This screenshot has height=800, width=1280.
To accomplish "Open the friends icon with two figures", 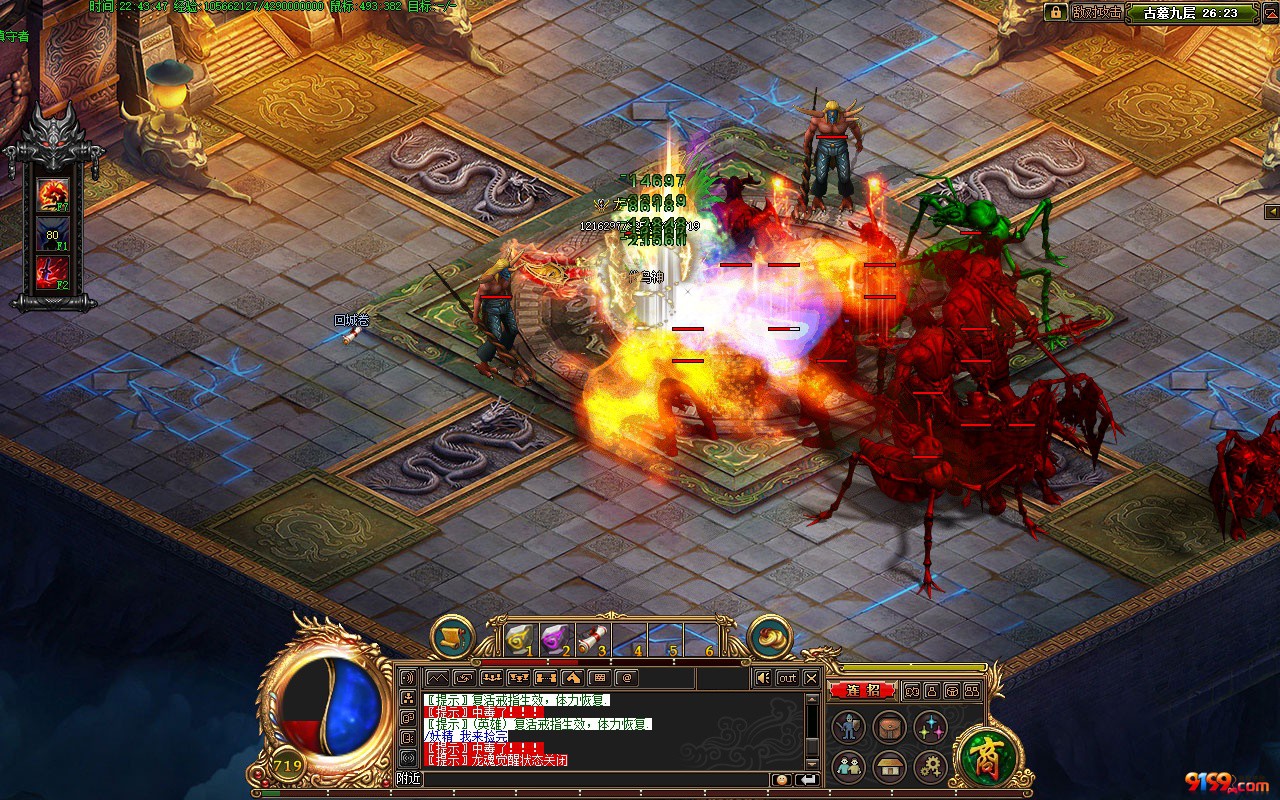I will point(850,767).
